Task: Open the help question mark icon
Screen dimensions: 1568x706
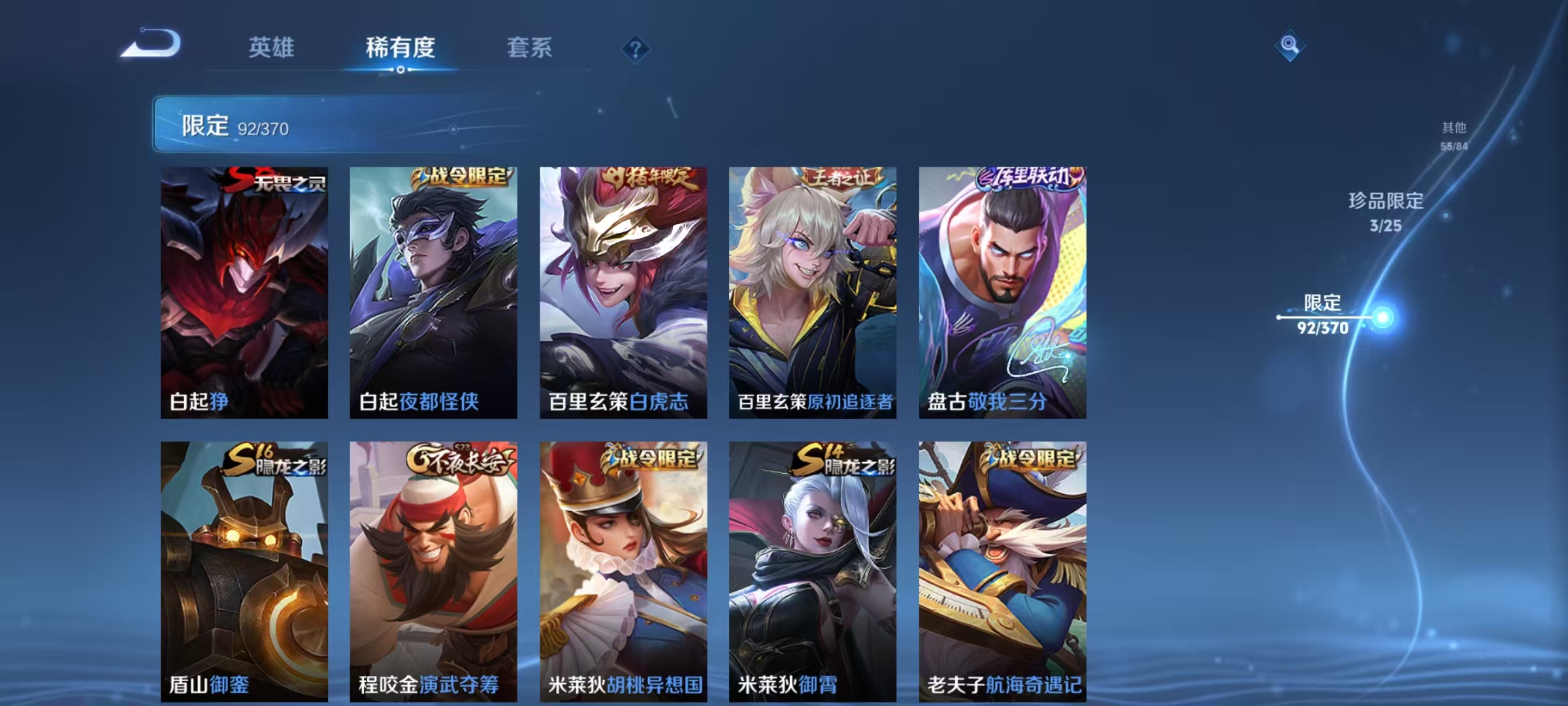Action: pyautogui.click(x=636, y=49)
